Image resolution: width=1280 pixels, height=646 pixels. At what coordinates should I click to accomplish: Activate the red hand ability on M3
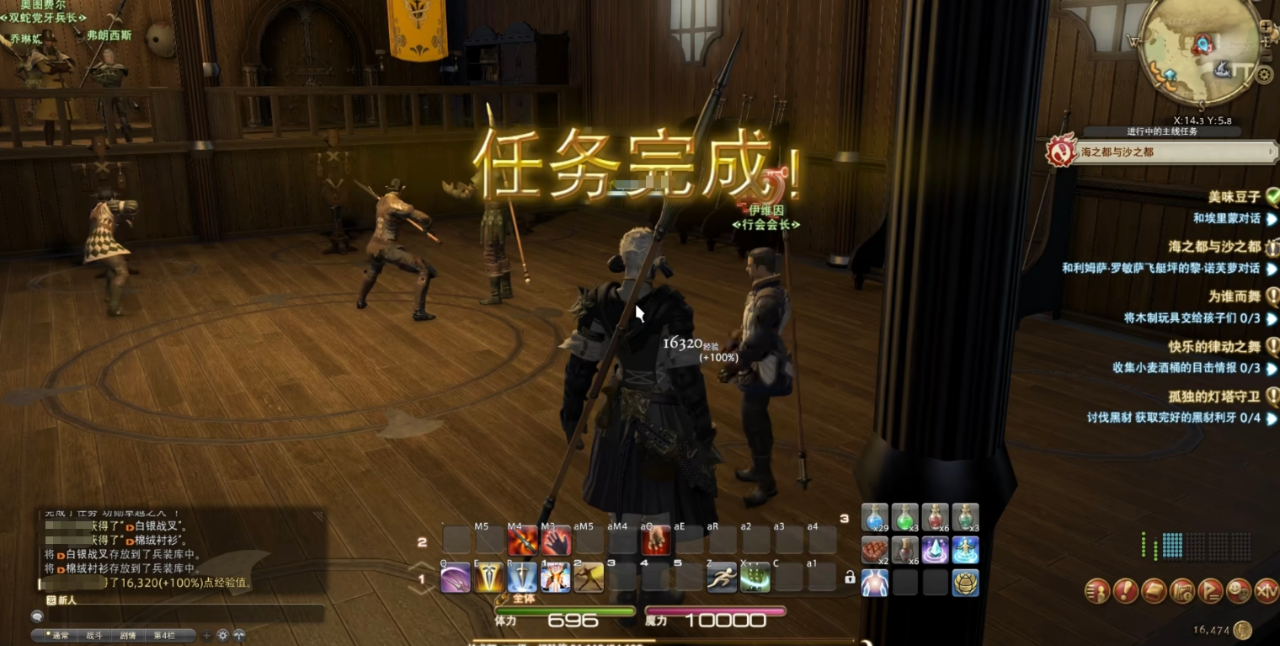[556, 541]
